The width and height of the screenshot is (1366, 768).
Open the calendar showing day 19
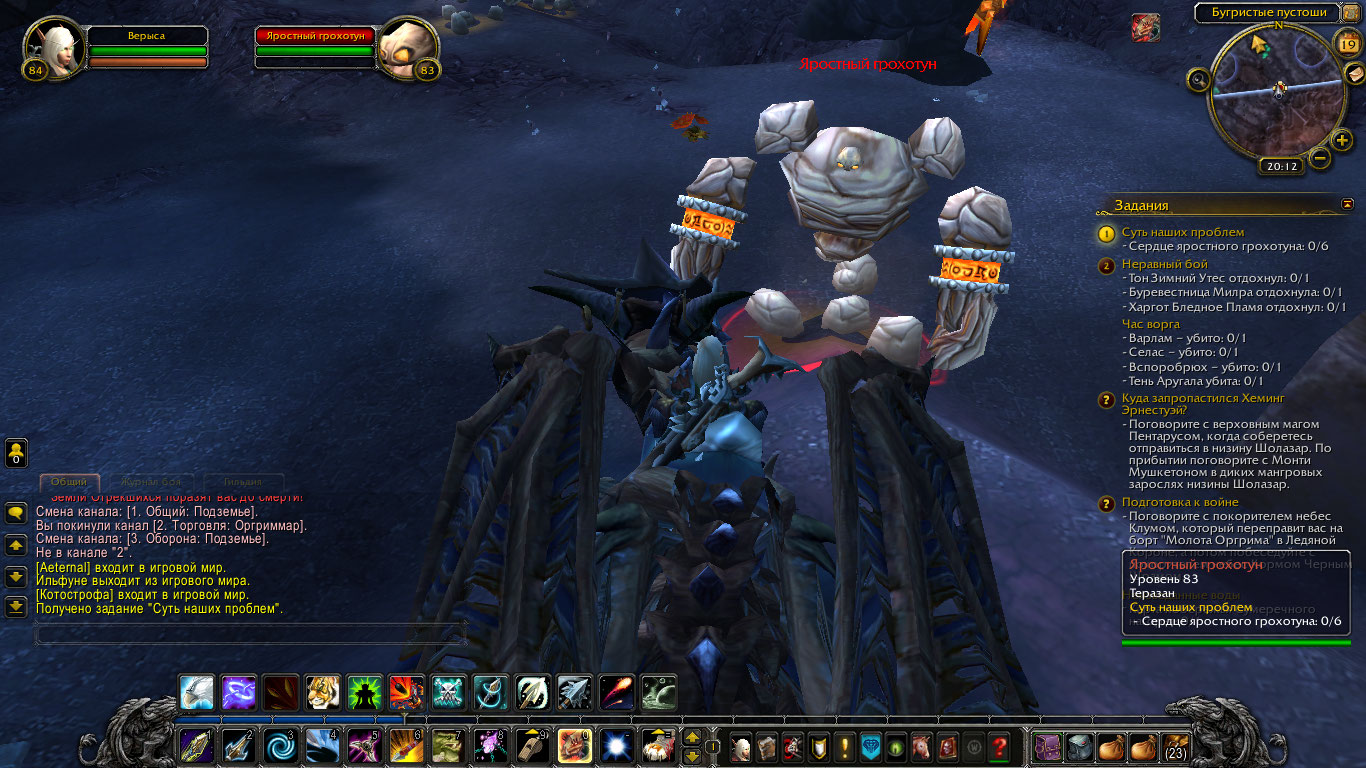coord(1346,43)
